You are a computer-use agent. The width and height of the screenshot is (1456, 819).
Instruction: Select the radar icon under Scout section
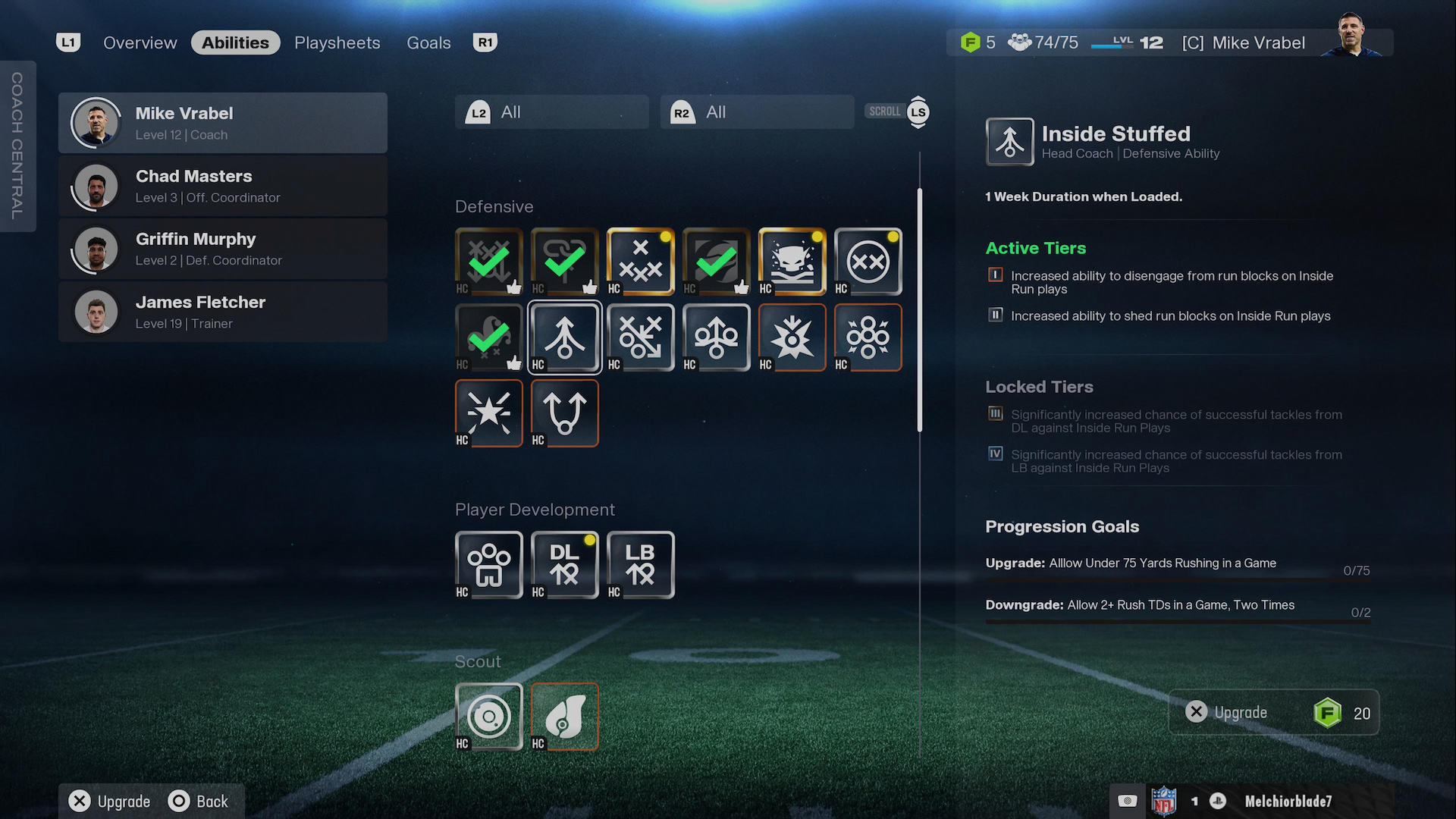[488, 717]
